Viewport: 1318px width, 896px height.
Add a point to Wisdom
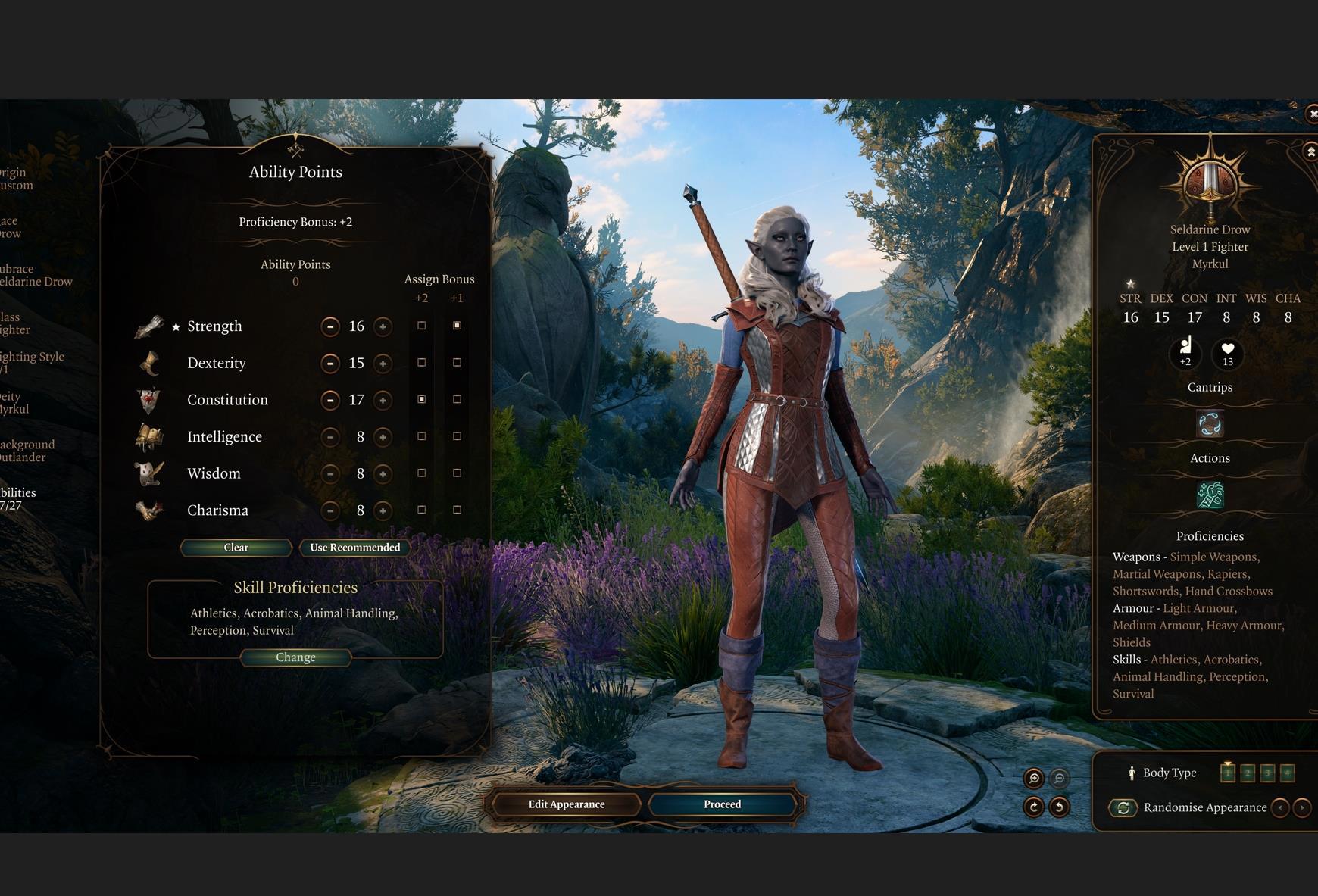[383, 474]
